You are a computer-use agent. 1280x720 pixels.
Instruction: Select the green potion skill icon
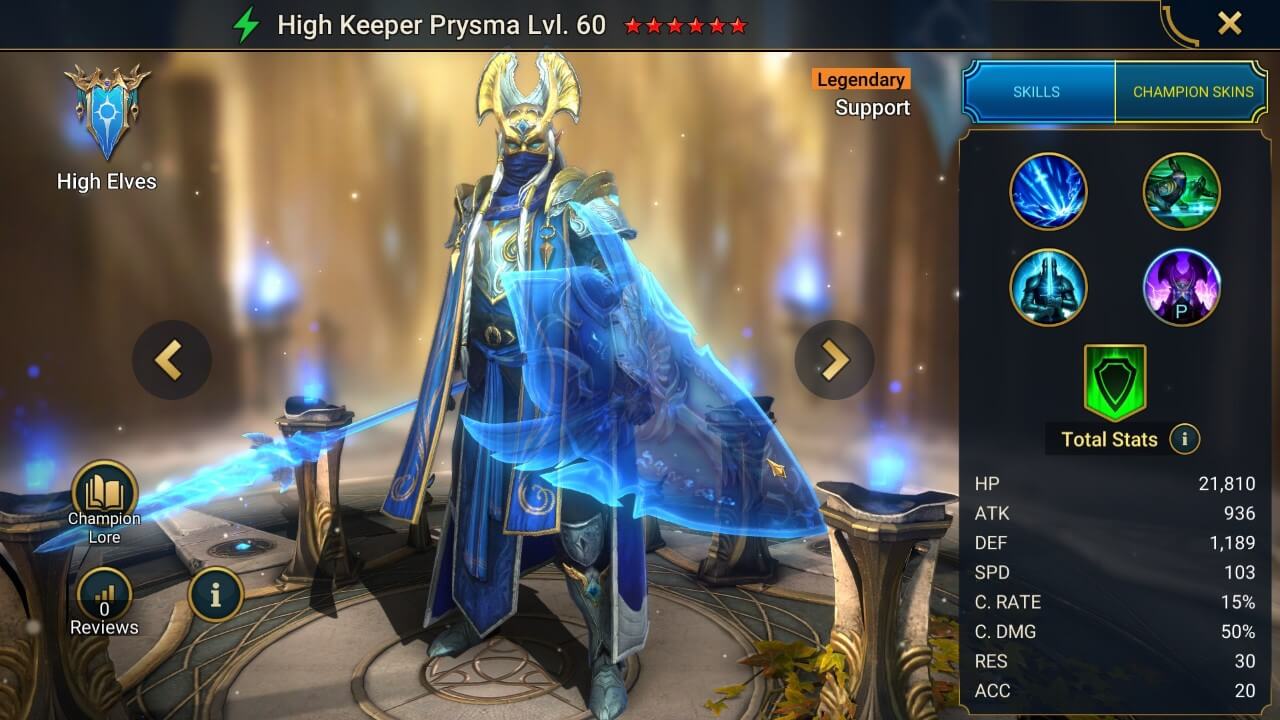tap(1182, 191)
